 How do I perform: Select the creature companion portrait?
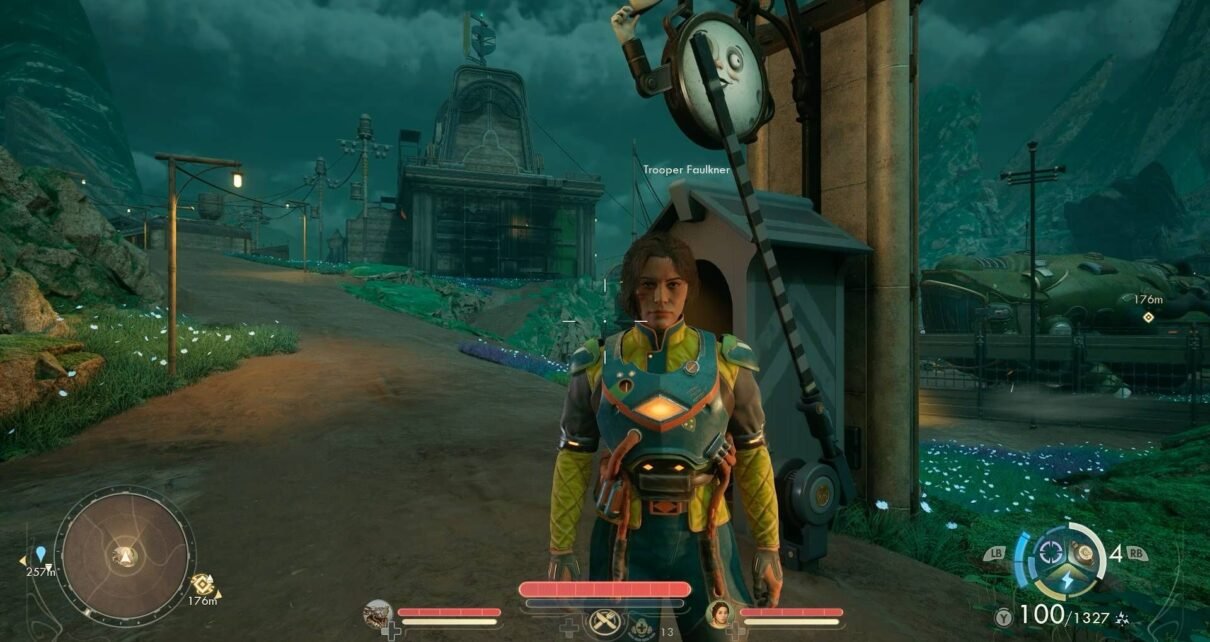(378, 613)
